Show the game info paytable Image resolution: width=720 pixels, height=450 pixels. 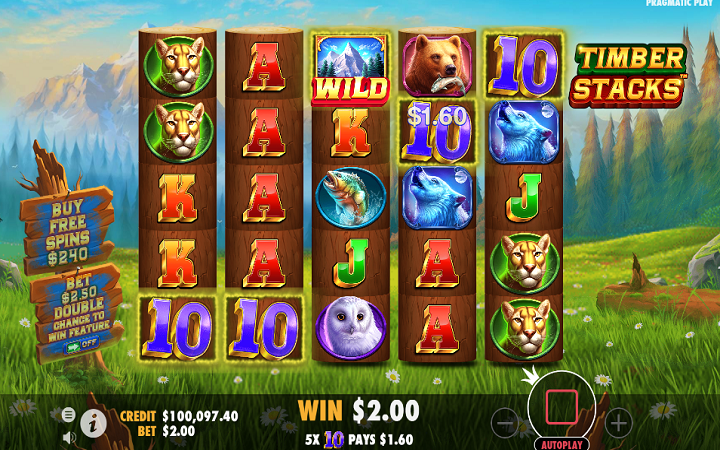point(95,423)
